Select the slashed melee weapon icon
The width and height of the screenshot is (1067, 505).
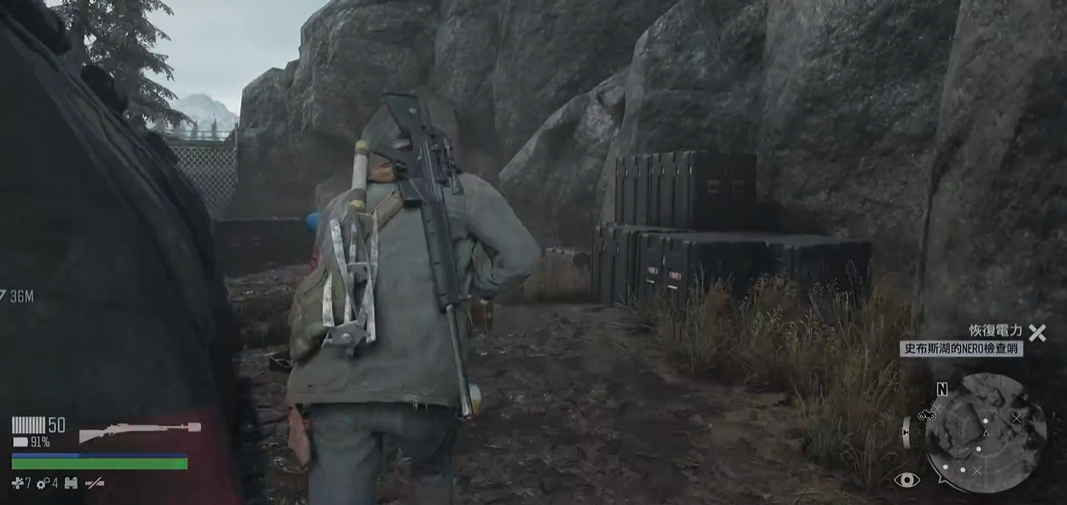[95, 484]
